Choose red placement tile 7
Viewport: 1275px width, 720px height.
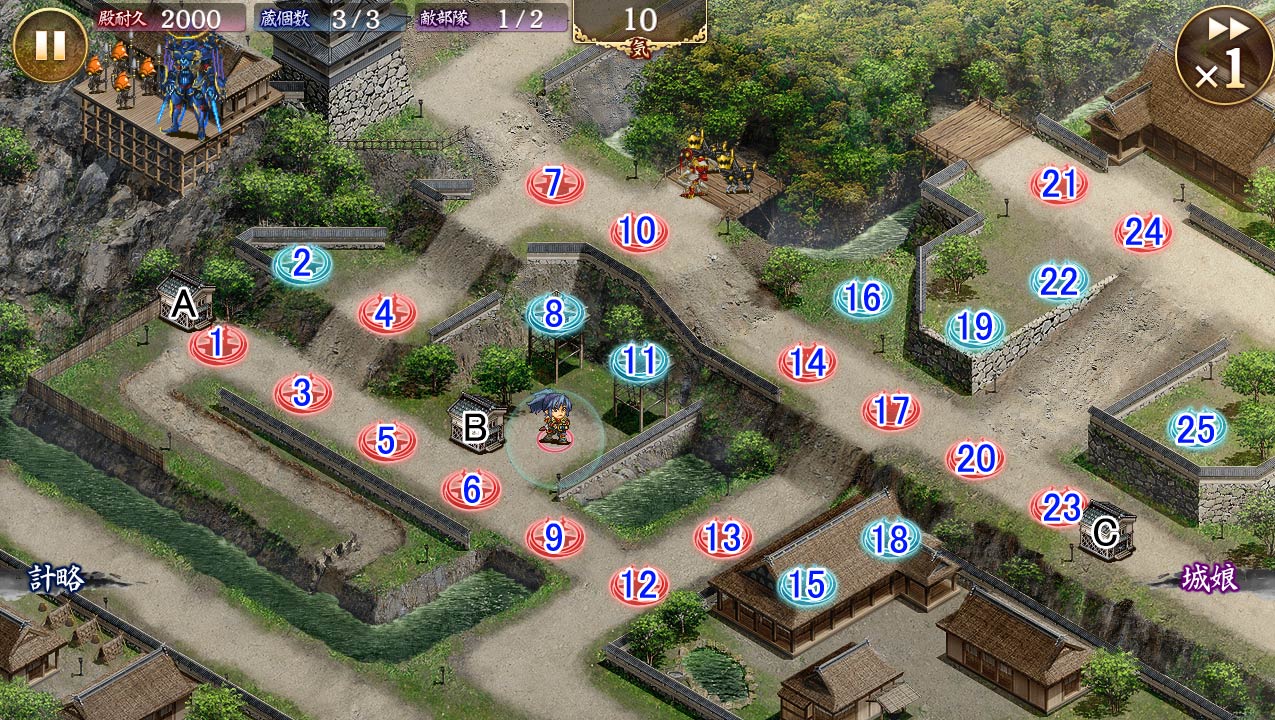coord(555,184)
